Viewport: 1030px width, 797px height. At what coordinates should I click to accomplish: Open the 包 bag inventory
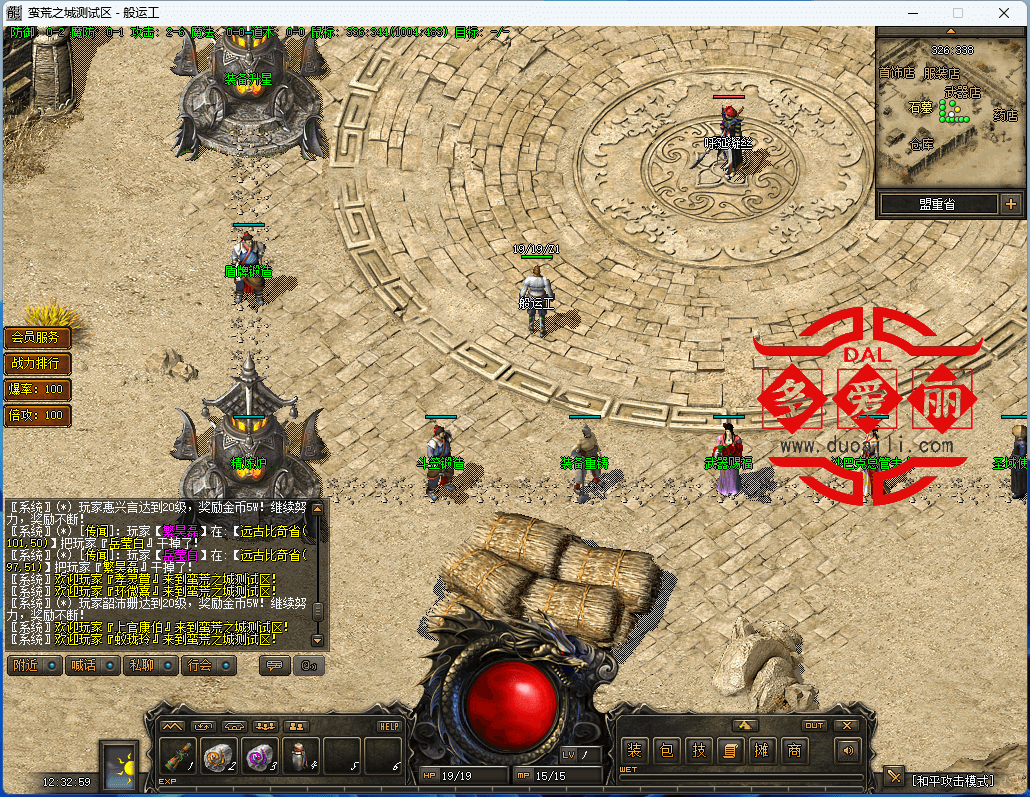pos(667,750)
